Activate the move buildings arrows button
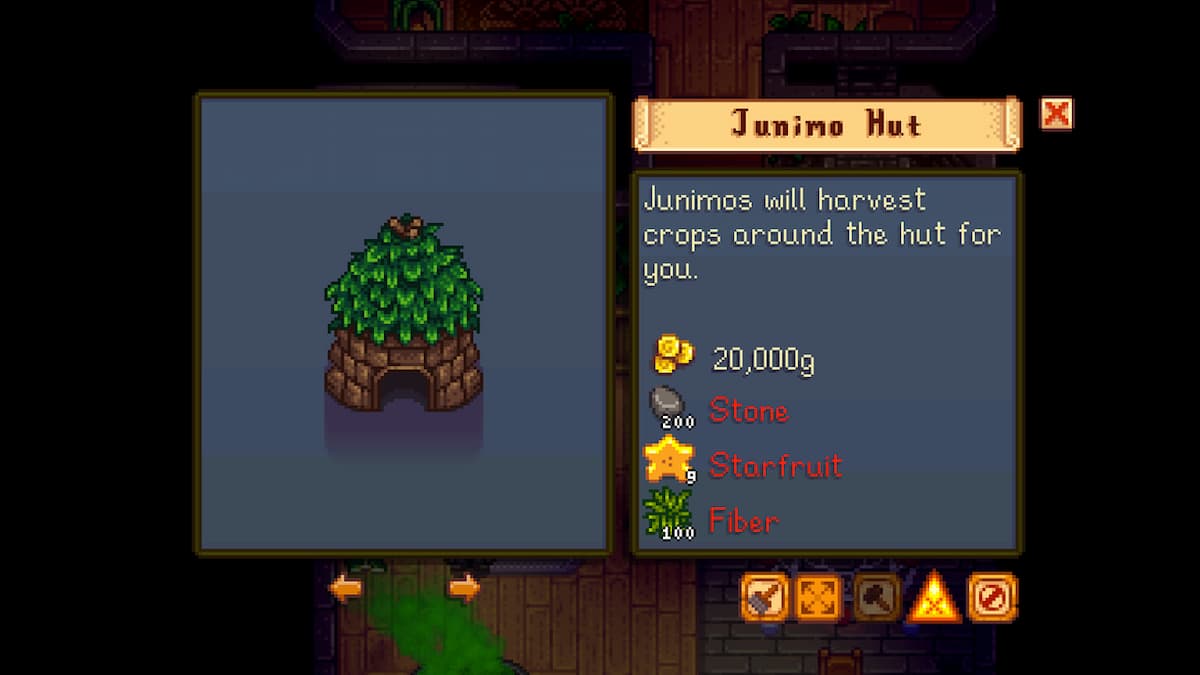 (819, 598)
